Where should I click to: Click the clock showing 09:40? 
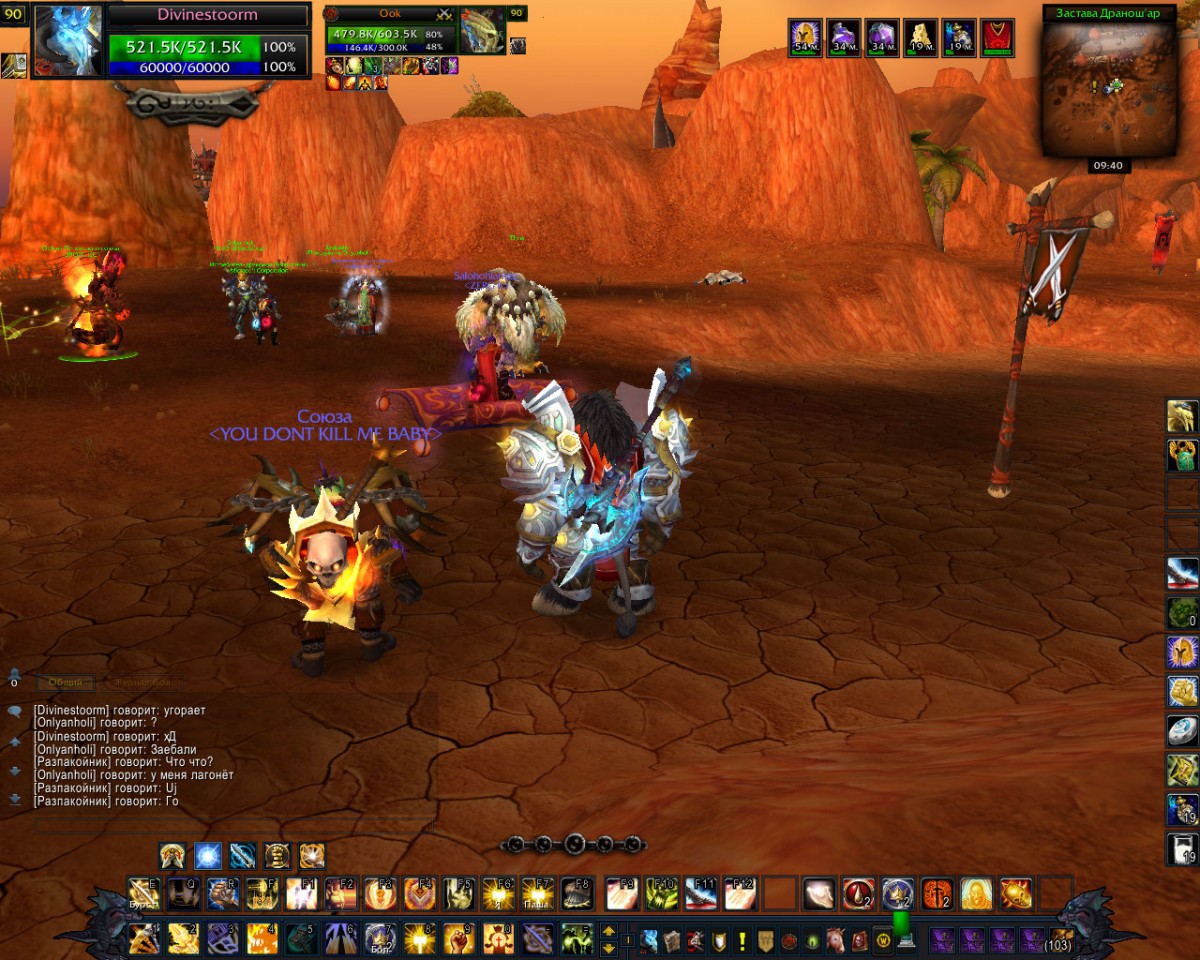point(1107,166)
